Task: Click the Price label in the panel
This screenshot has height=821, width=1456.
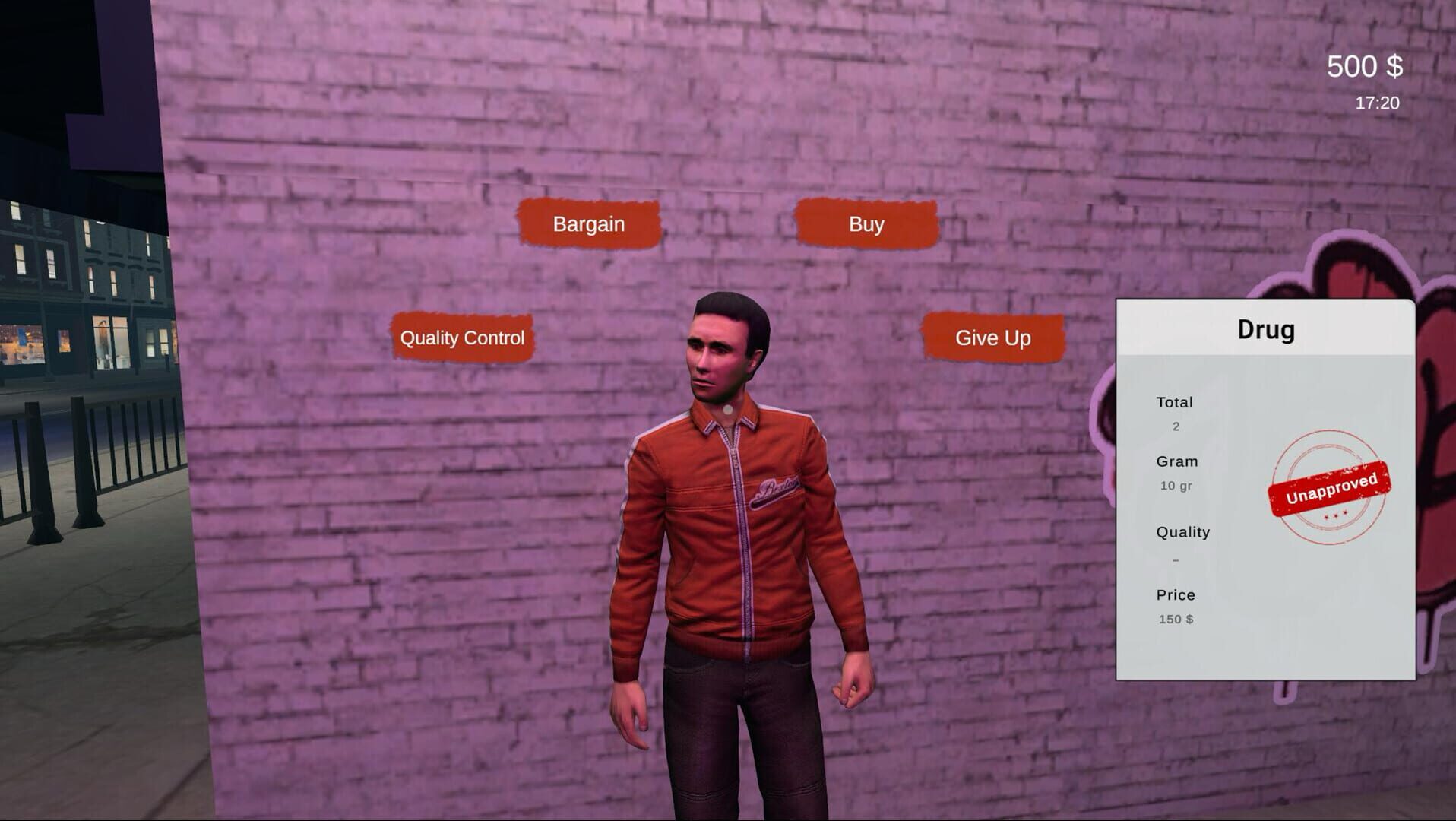Action: (1175, 594)
